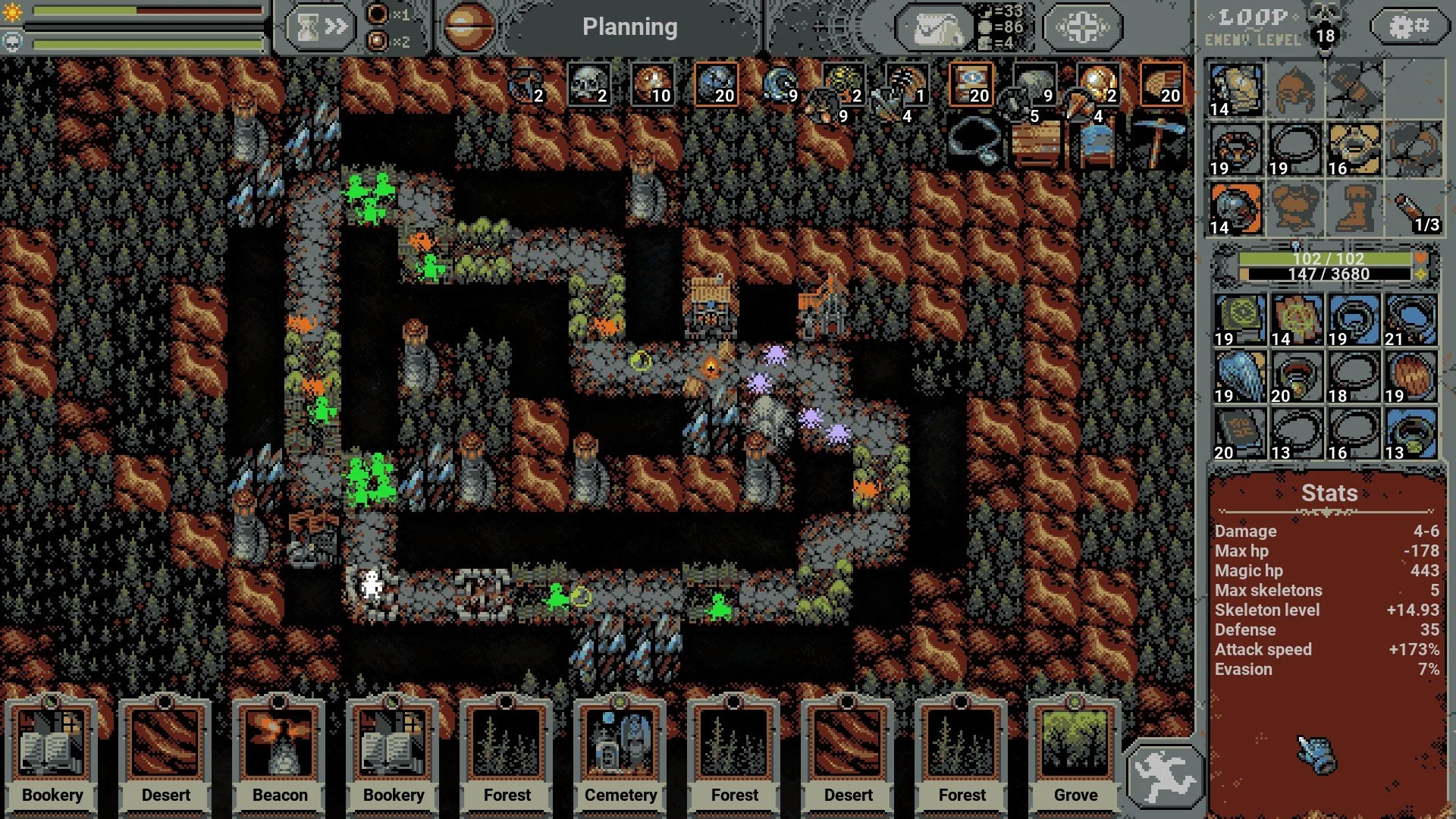Open the cross-shaped traits button
Viewport: 1456px width, 819px height.
tap(1082, 27)
